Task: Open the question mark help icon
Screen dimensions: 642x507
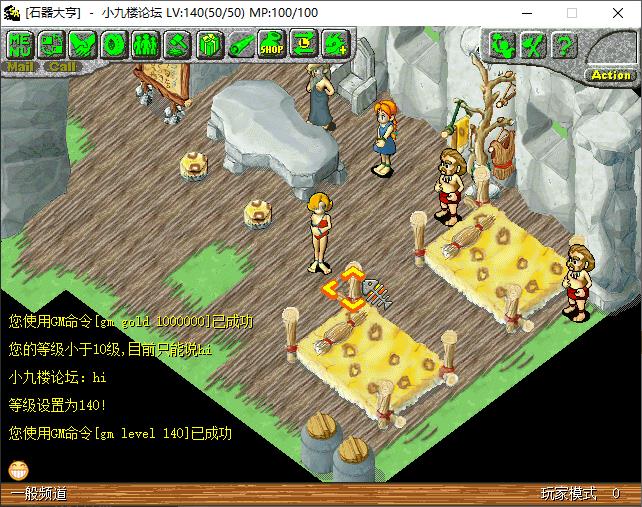Action: 564,44
